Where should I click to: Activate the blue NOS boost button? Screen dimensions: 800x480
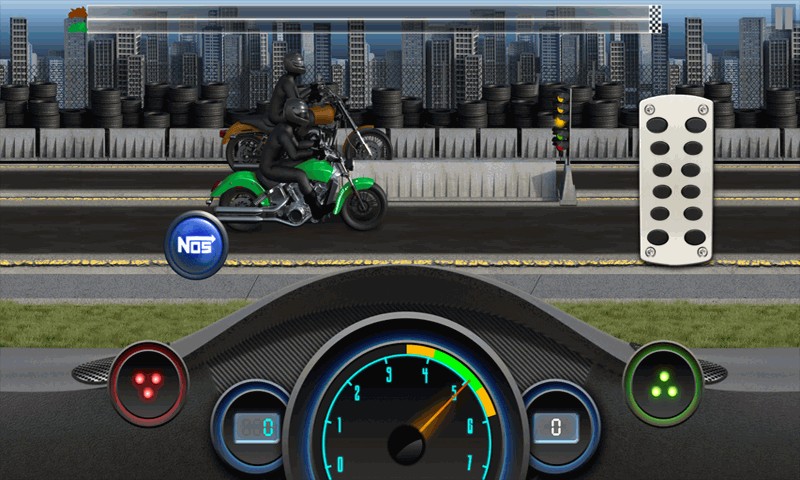coord(196,244)
